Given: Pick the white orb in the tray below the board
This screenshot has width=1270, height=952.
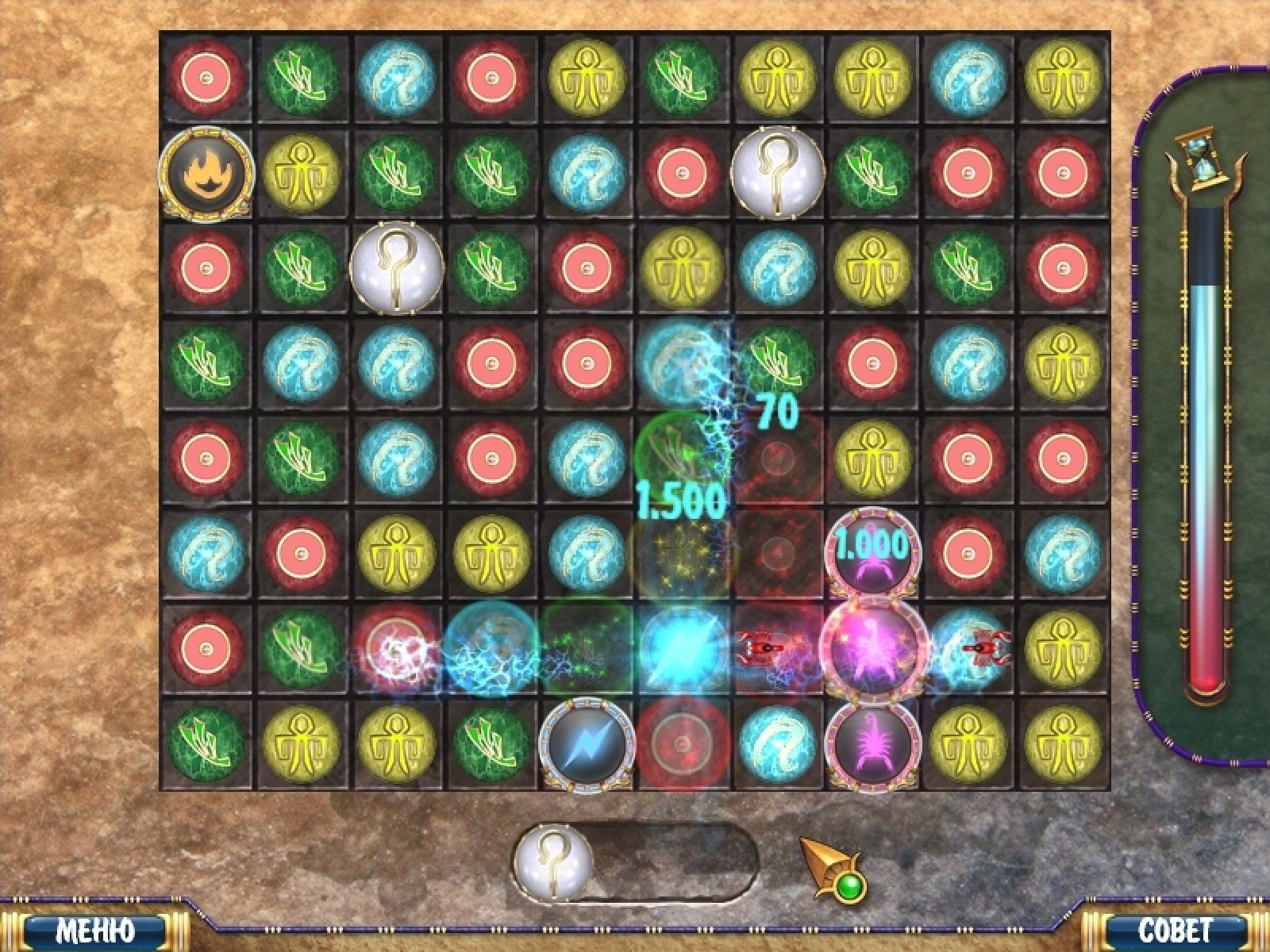Looking at the screenshot, I should coord(553,861).
